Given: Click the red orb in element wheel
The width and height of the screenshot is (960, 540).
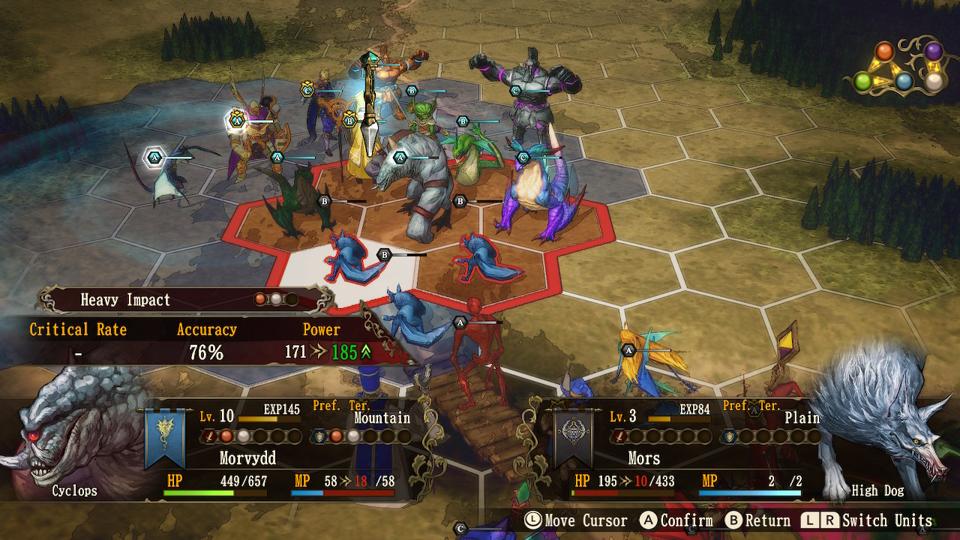Looking at the screenshot, I should (x=885, y=52).
